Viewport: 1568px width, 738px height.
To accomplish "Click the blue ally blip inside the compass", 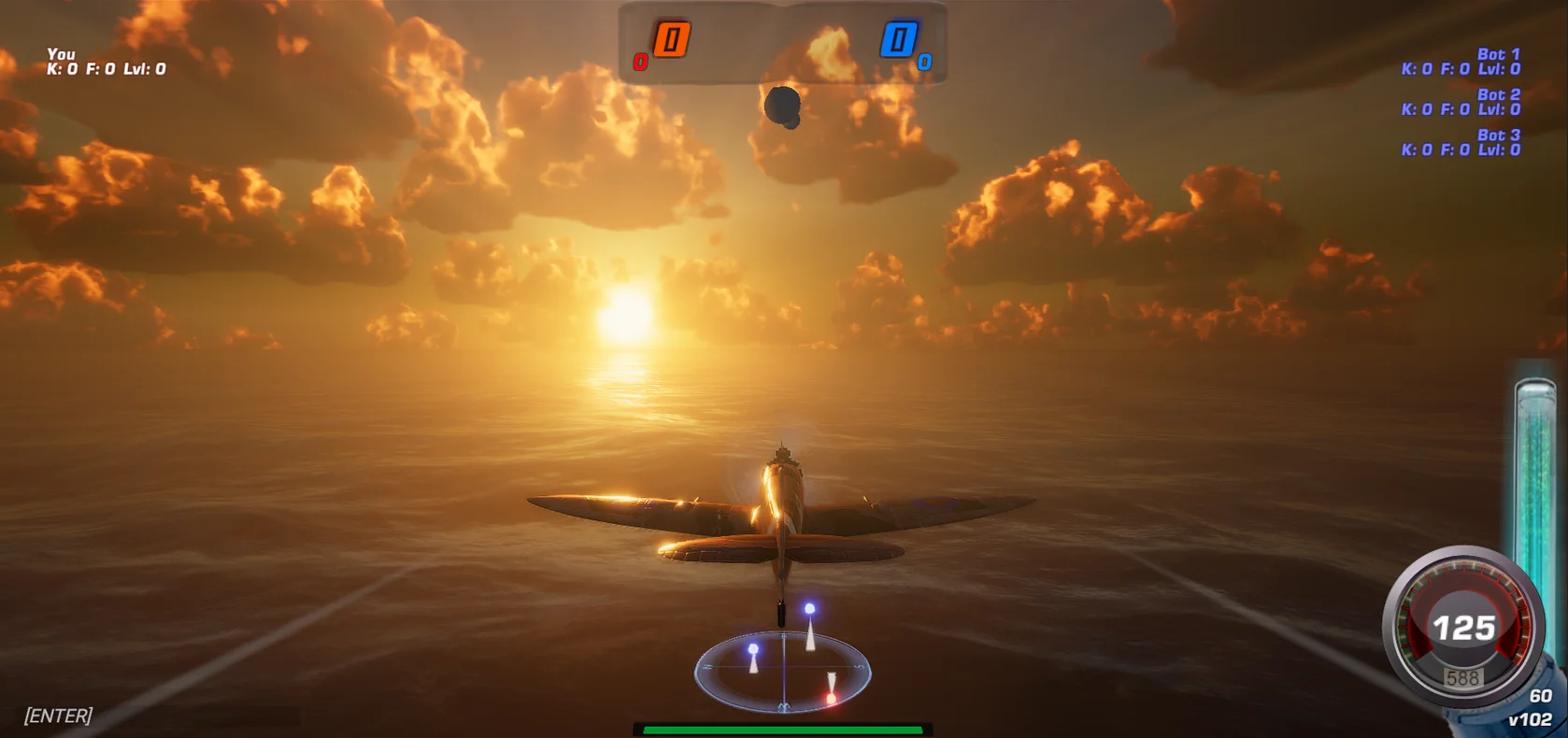I will tap(754, 648).
